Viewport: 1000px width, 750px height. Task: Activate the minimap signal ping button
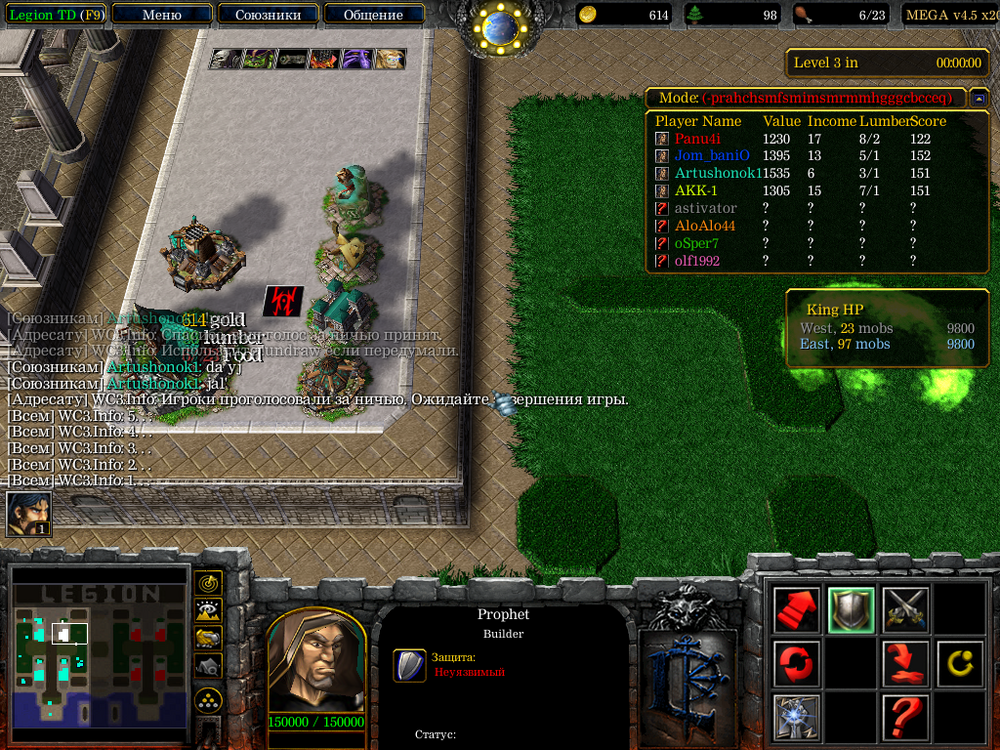(x=208, y=582)
